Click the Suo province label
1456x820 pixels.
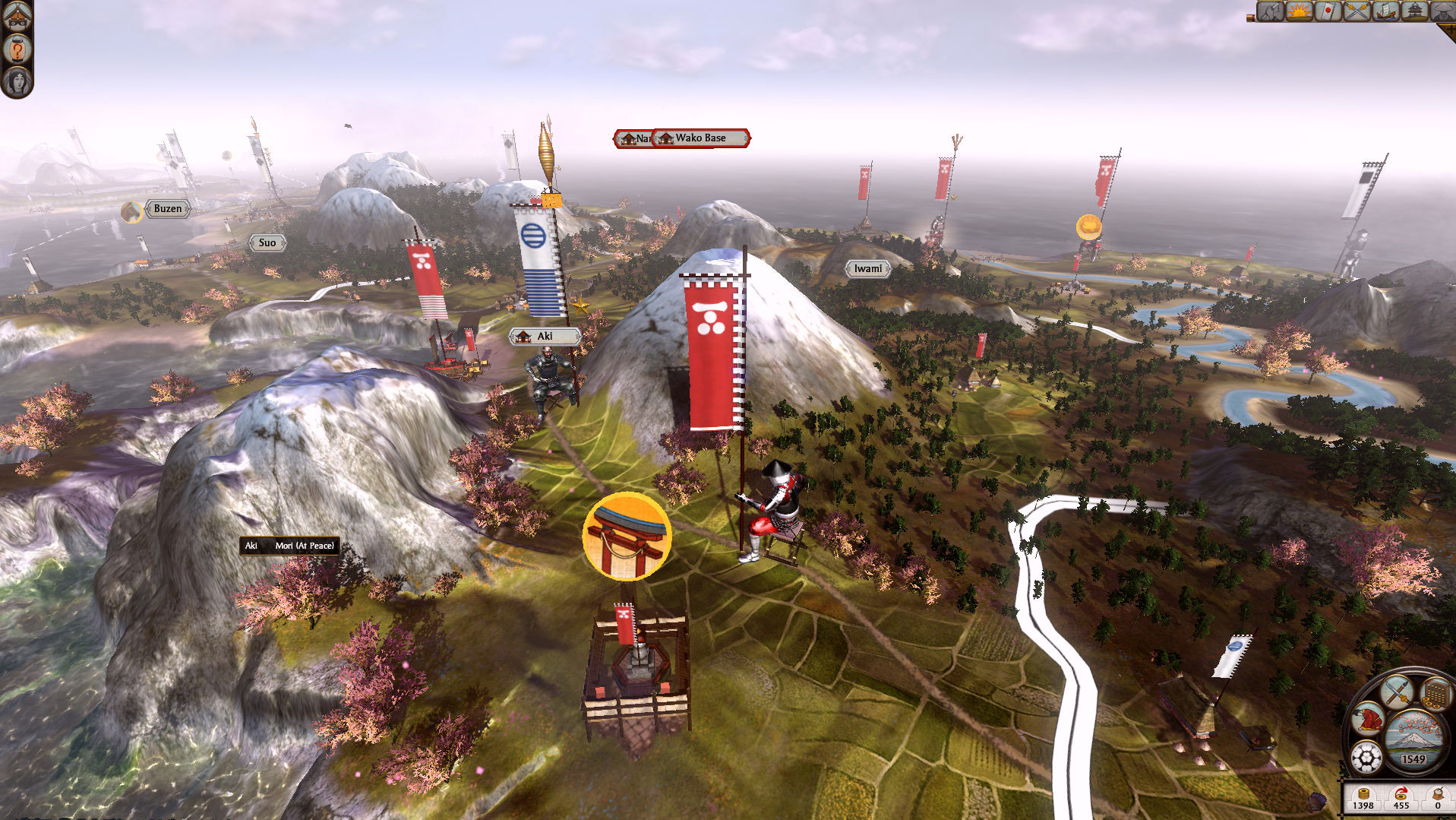(x=267, y=243)
